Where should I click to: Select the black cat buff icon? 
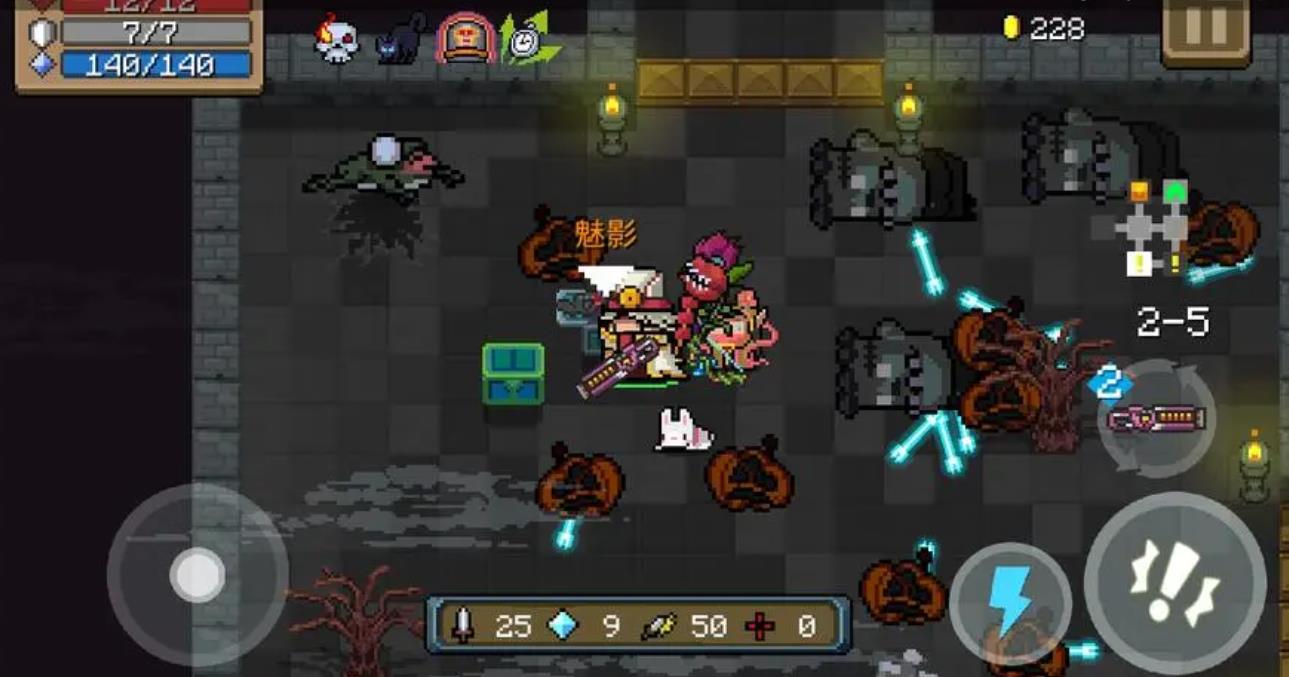(x=400, y=40)
